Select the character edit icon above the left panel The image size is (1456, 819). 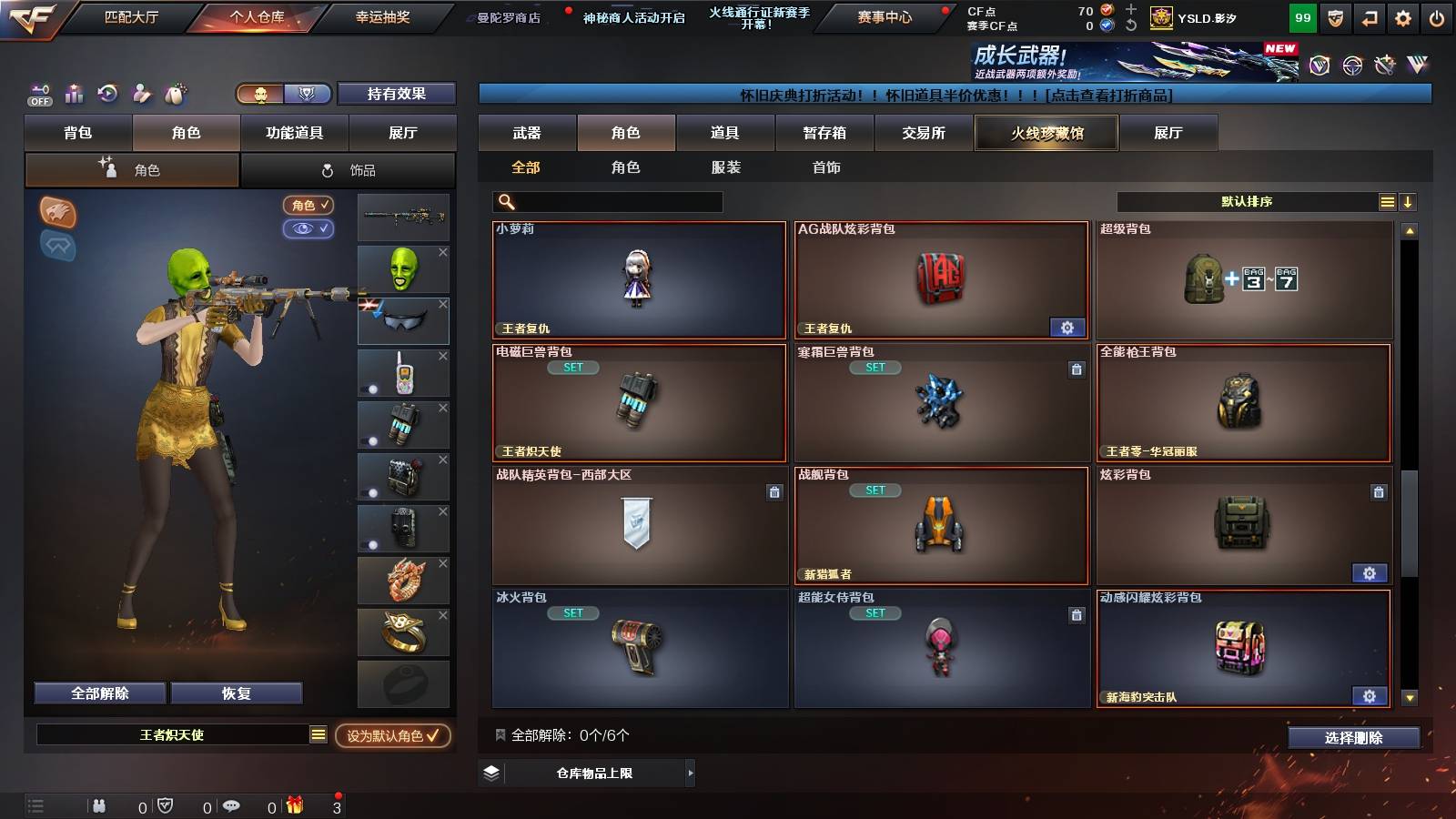click(141, 94)
